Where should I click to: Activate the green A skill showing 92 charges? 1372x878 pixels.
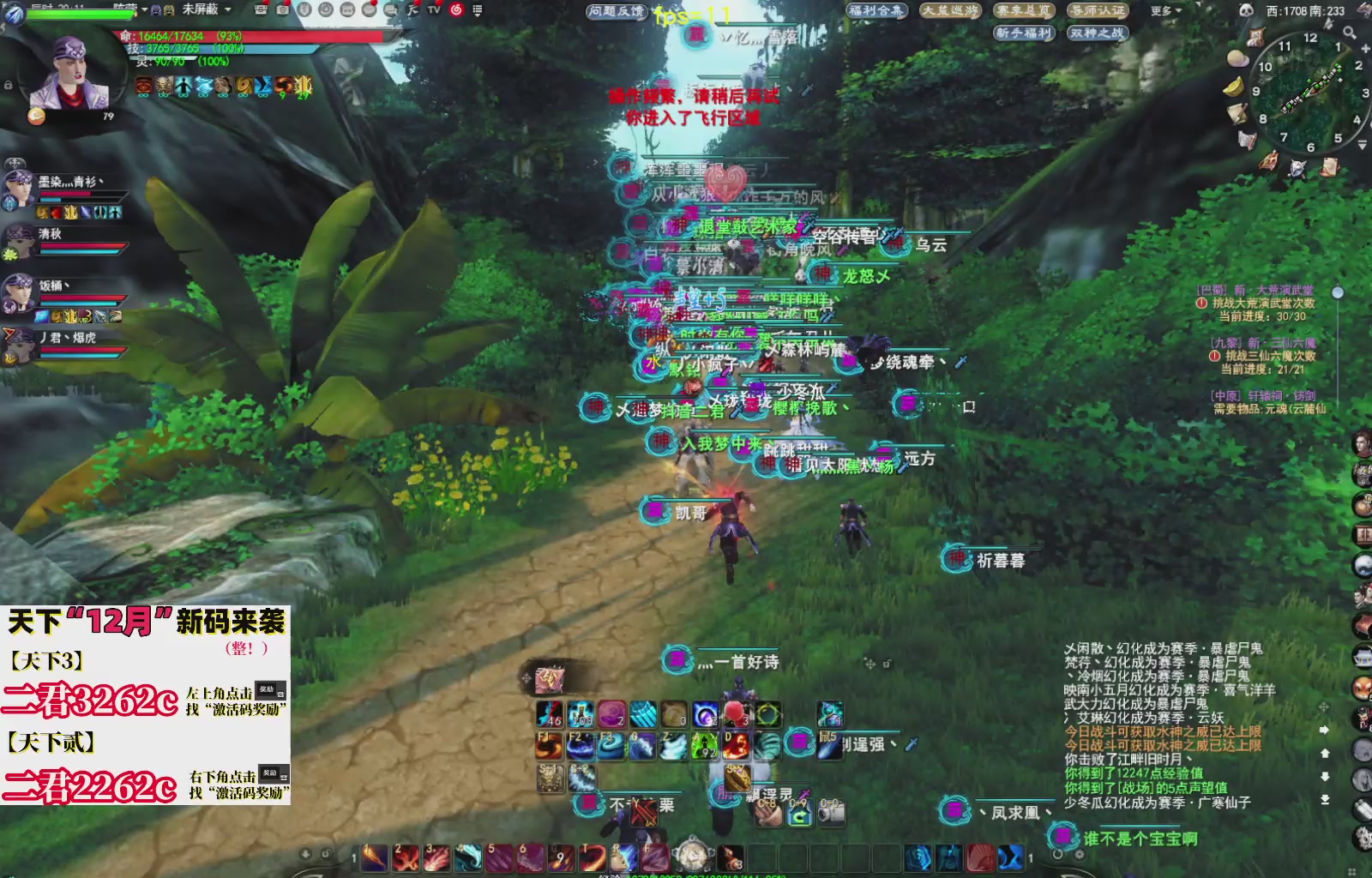click(x=703, y=748)
